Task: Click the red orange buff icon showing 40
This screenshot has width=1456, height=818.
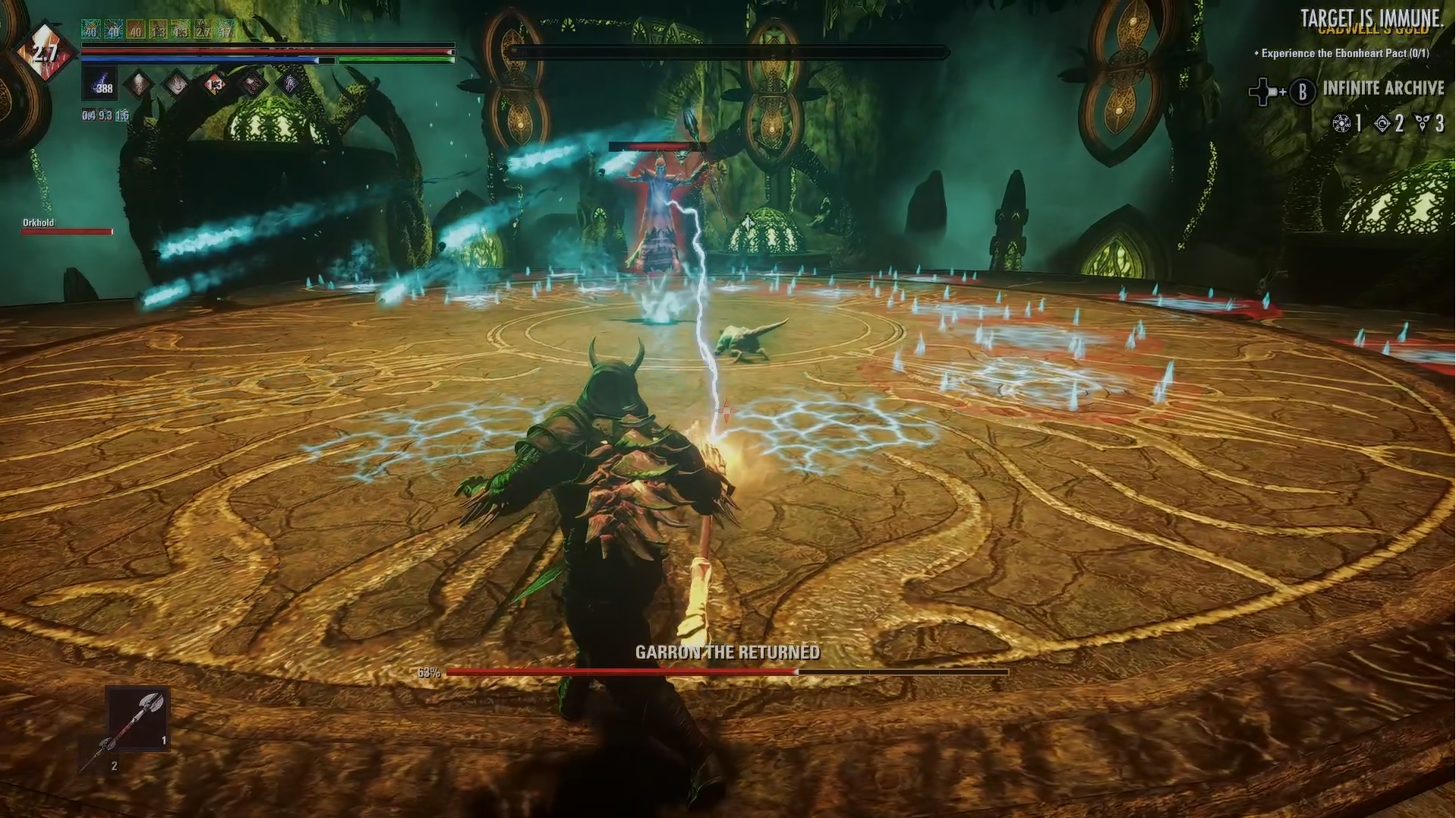Action: tap(136, 30)
